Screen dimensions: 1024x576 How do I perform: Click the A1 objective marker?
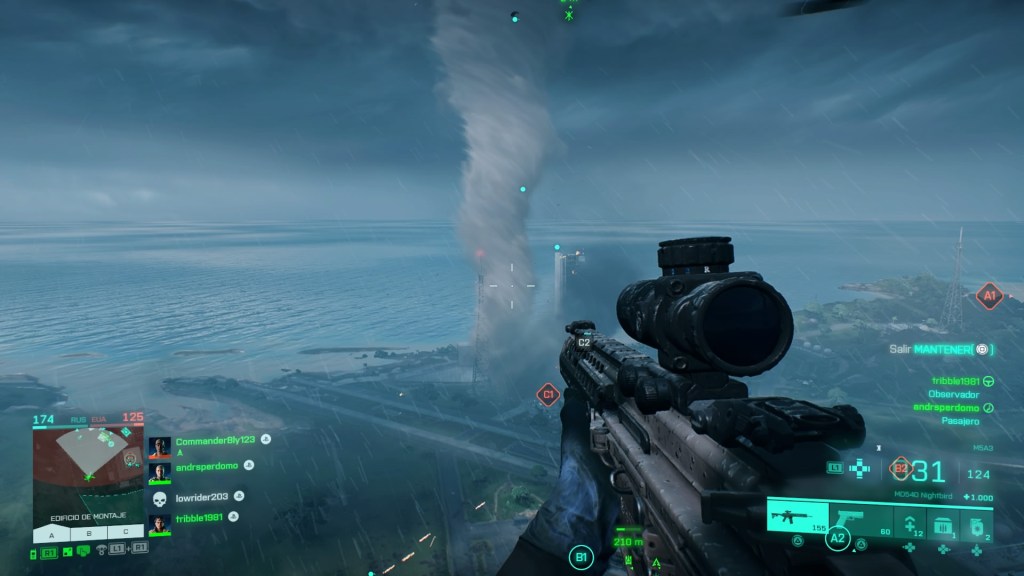[x=989, y=295]
